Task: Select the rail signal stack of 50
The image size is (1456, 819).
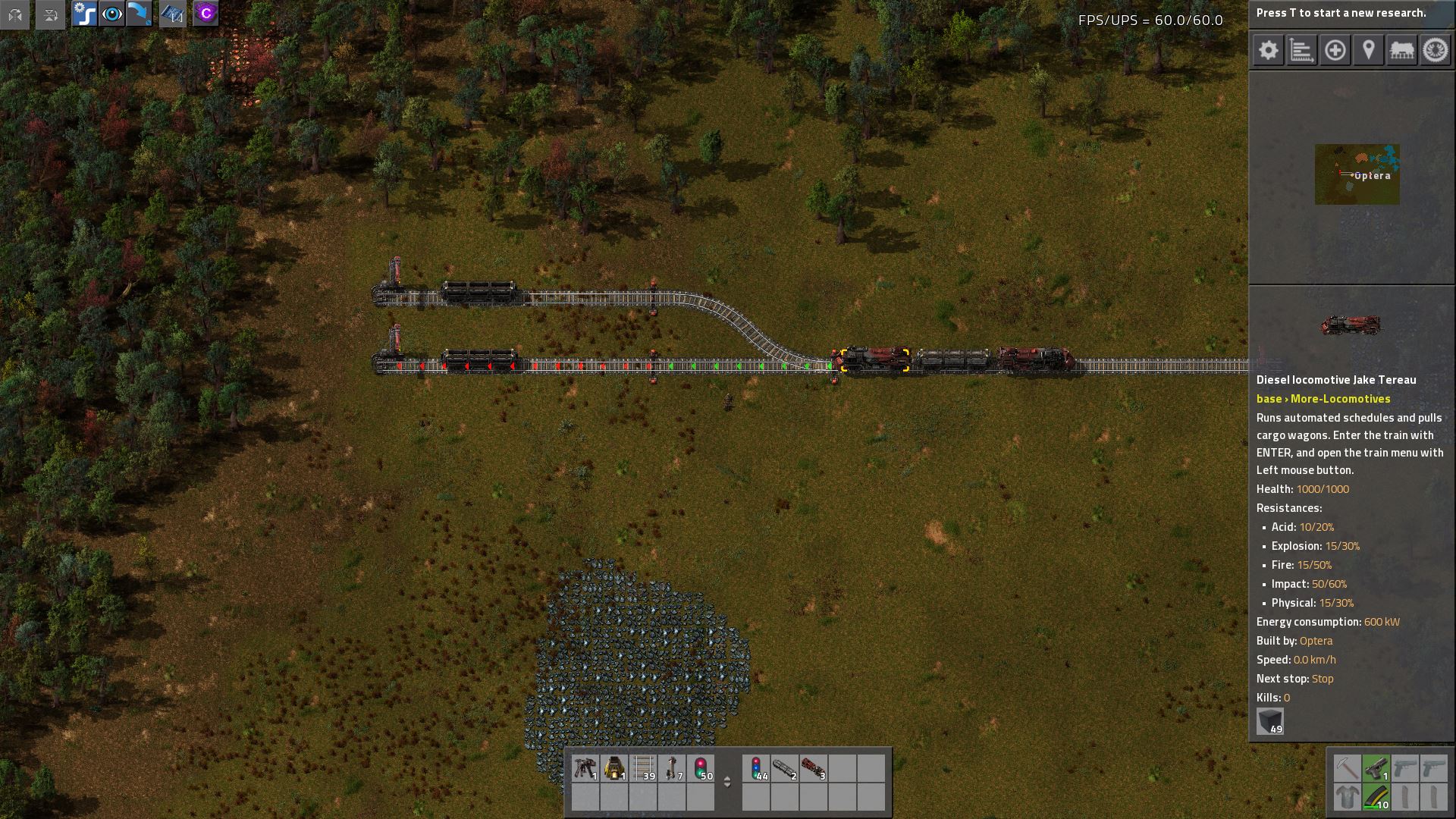Action: 701,768
